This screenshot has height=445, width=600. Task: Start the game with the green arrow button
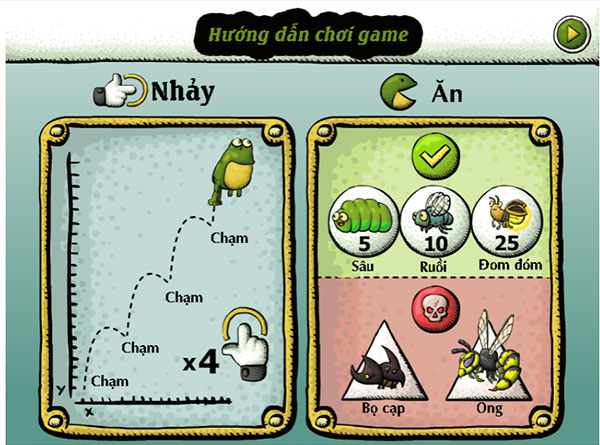point(570,34)
